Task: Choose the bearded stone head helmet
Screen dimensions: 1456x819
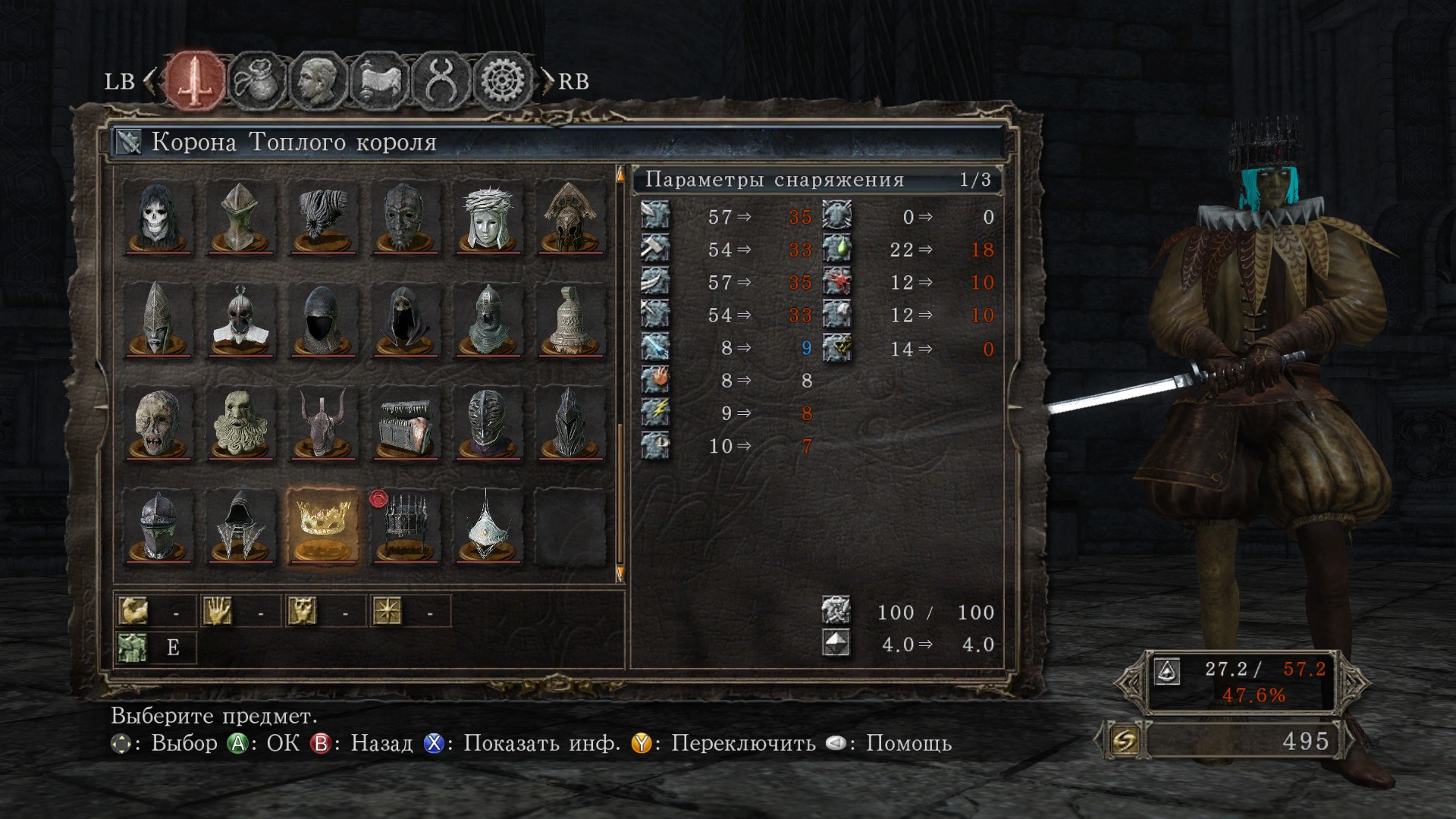Action: click(x=240, y=422)
